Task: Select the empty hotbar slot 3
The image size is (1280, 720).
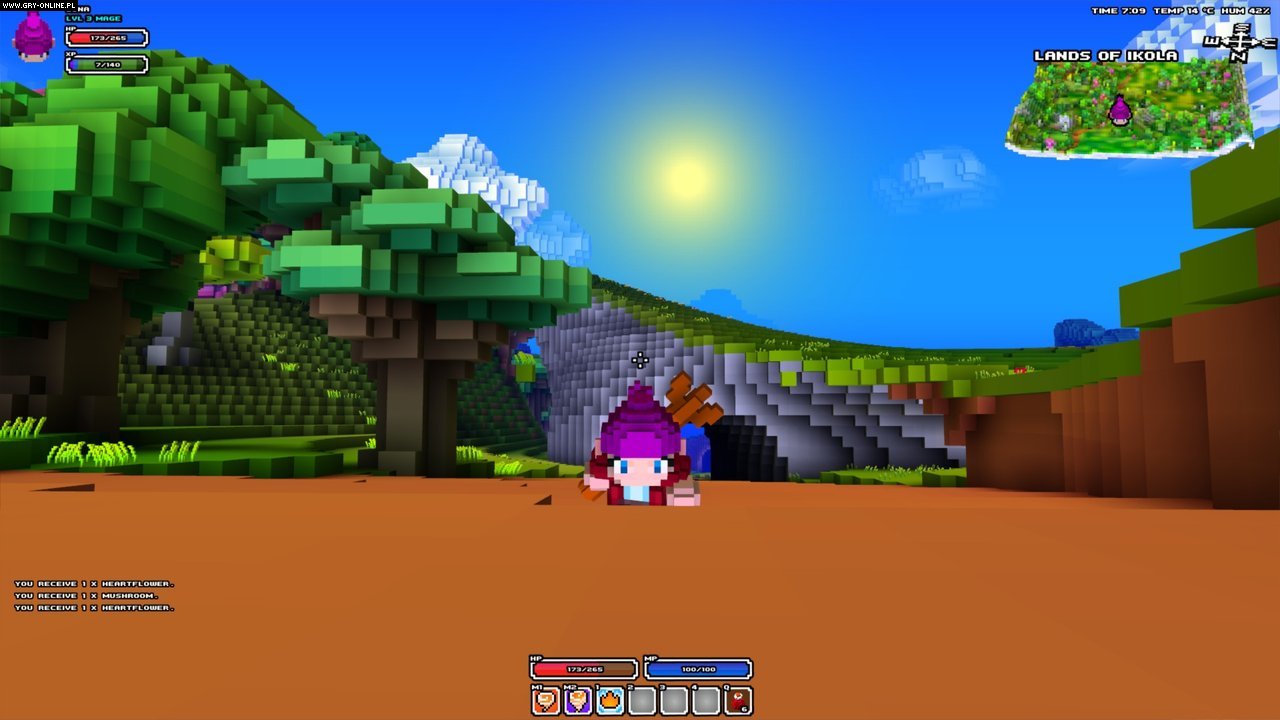Action: [673, 700]
